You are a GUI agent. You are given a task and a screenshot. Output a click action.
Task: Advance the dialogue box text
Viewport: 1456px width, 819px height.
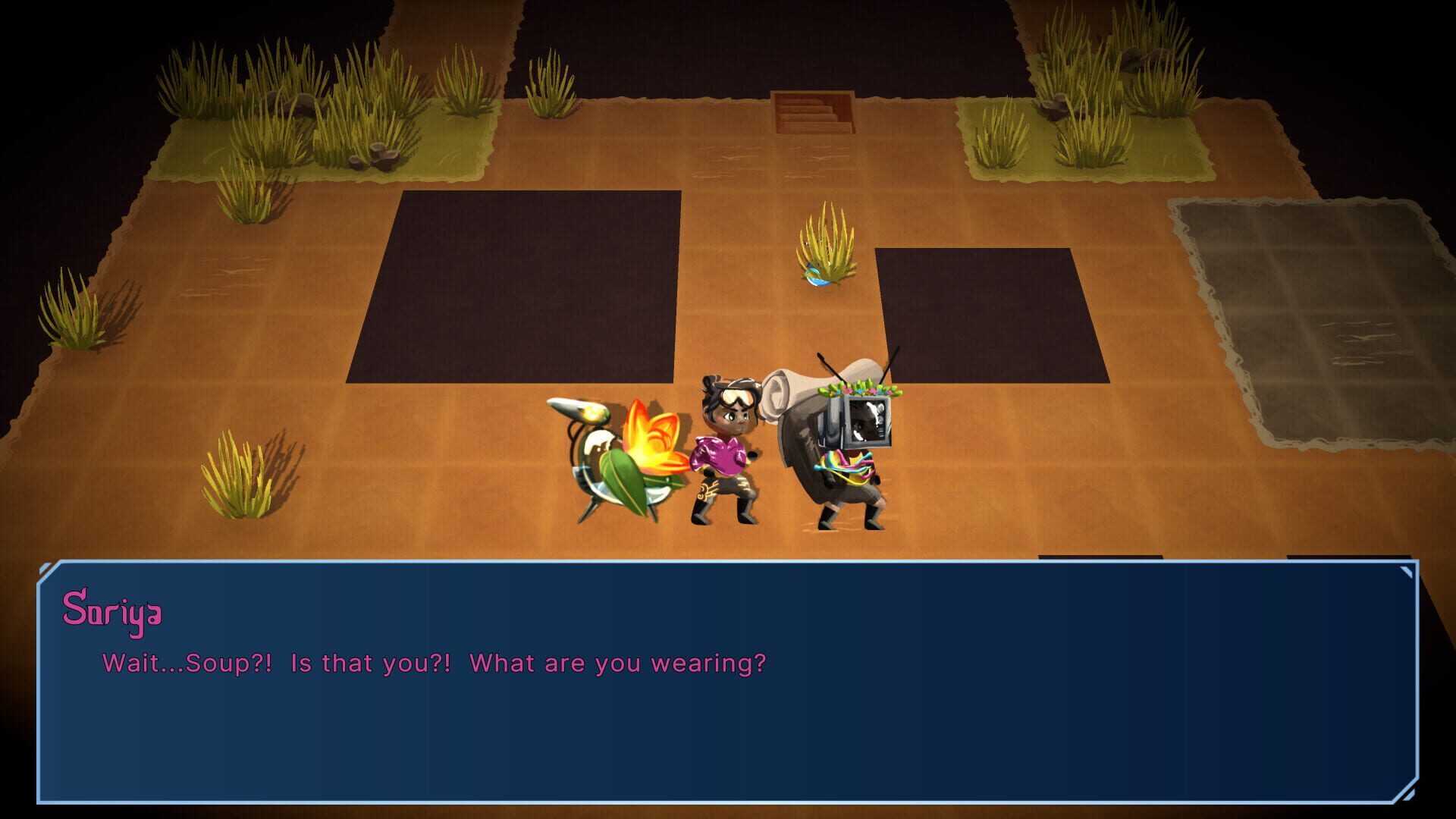(x=728, y=682)
